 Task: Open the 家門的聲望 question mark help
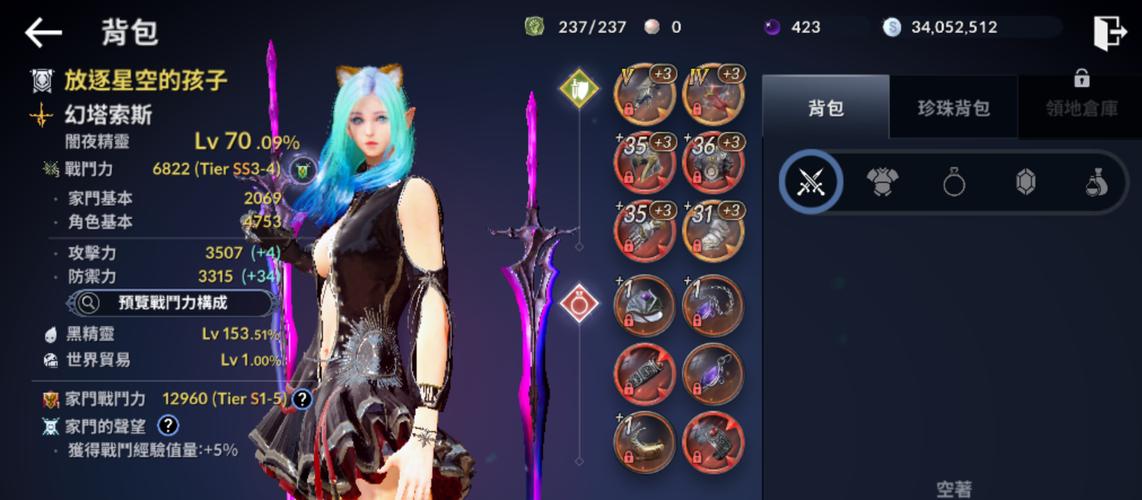point(168,426)
